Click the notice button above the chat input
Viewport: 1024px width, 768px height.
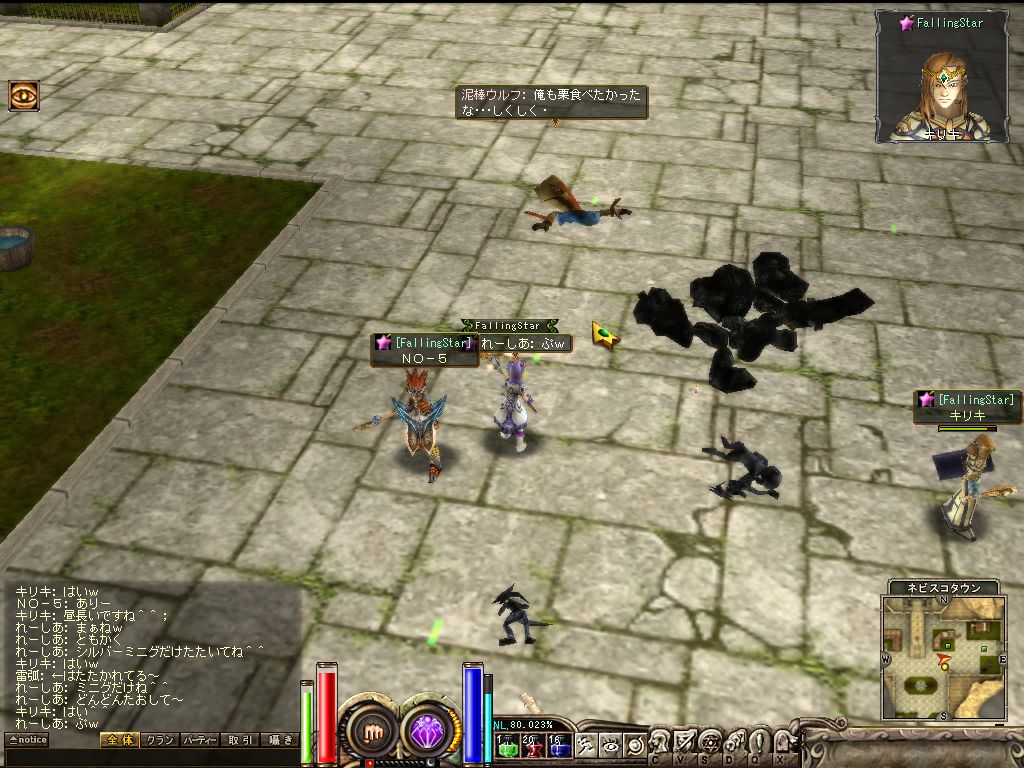tap(27, 740)
